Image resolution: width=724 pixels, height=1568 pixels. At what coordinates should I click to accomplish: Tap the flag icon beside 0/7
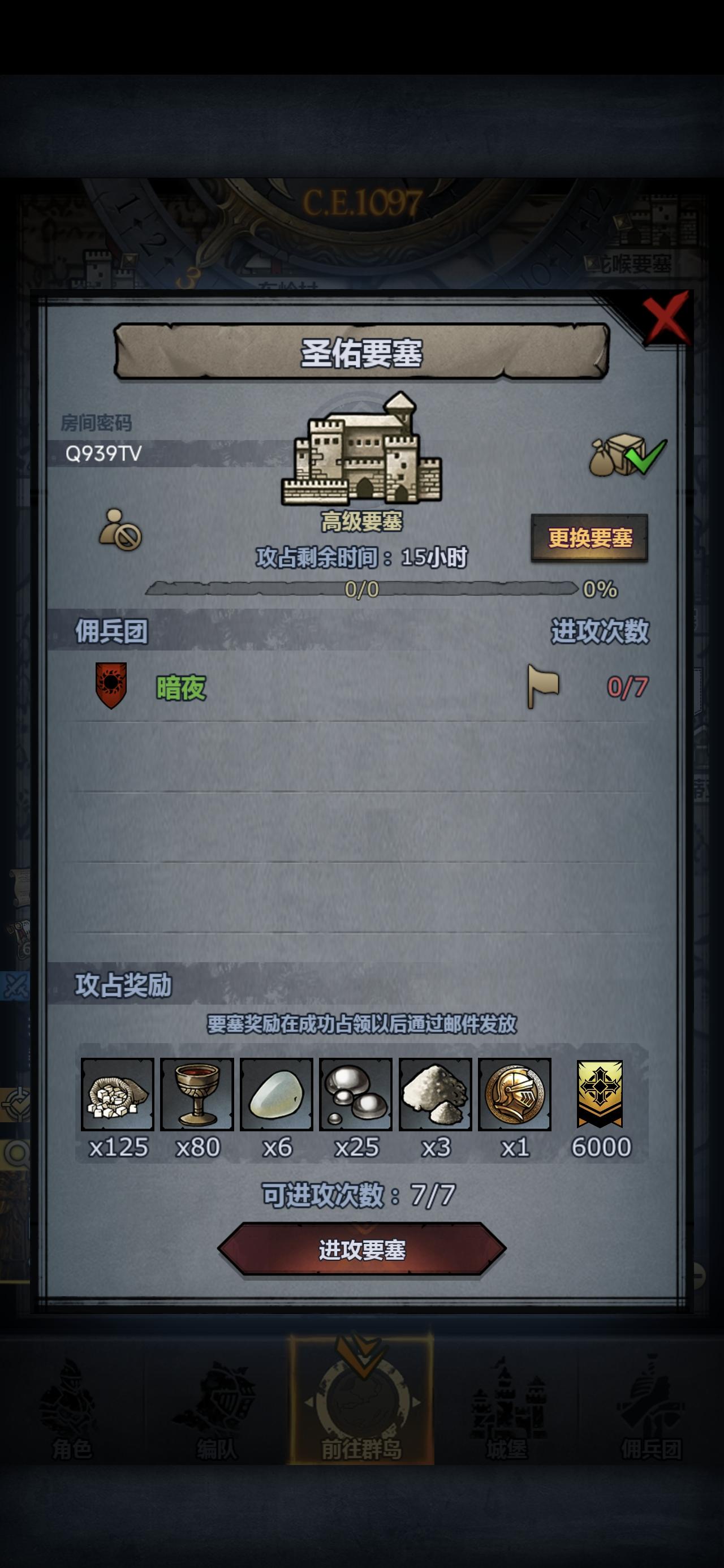click(544, 687)
